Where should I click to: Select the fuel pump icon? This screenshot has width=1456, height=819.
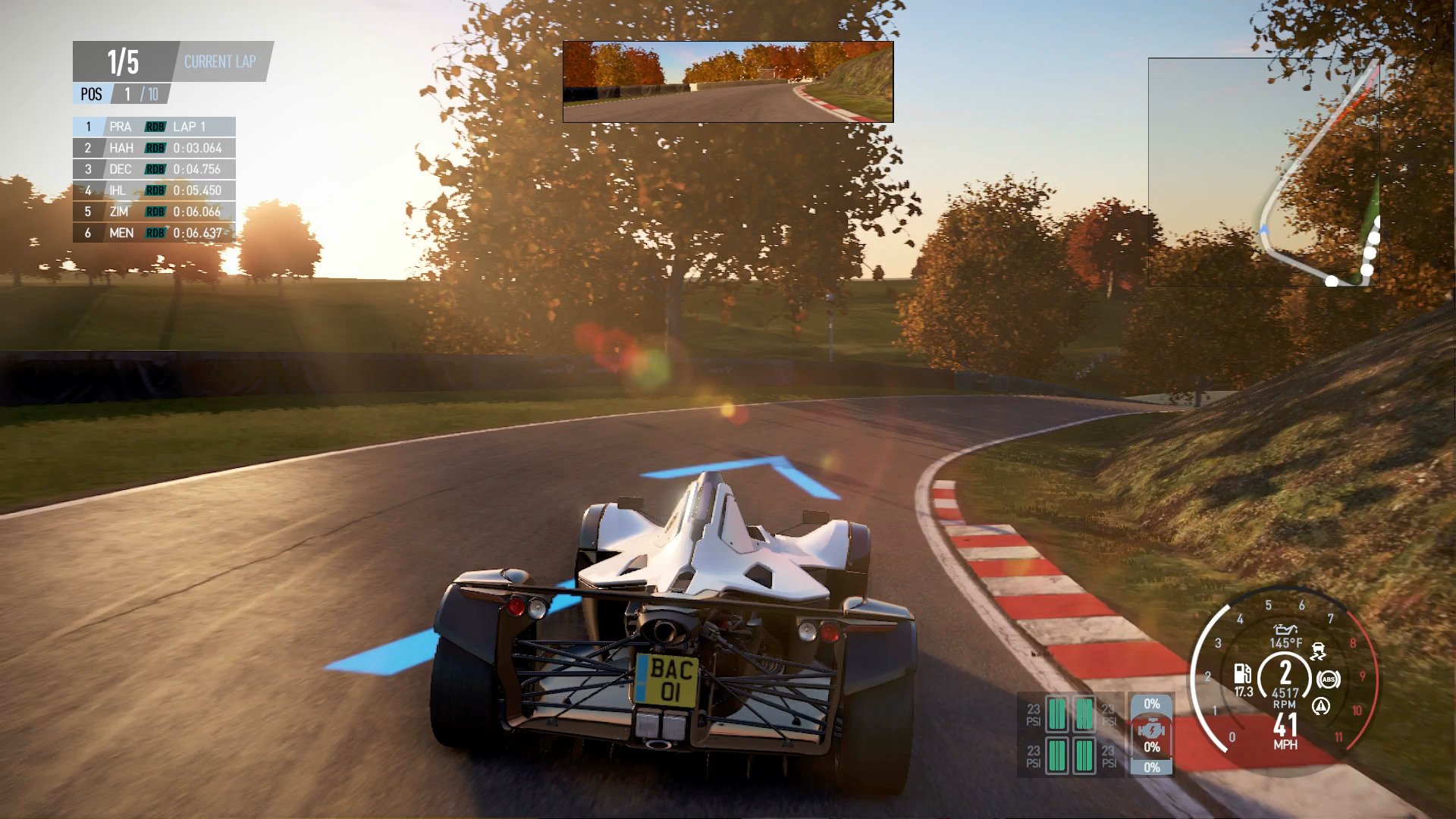(x=1242, y=673)
